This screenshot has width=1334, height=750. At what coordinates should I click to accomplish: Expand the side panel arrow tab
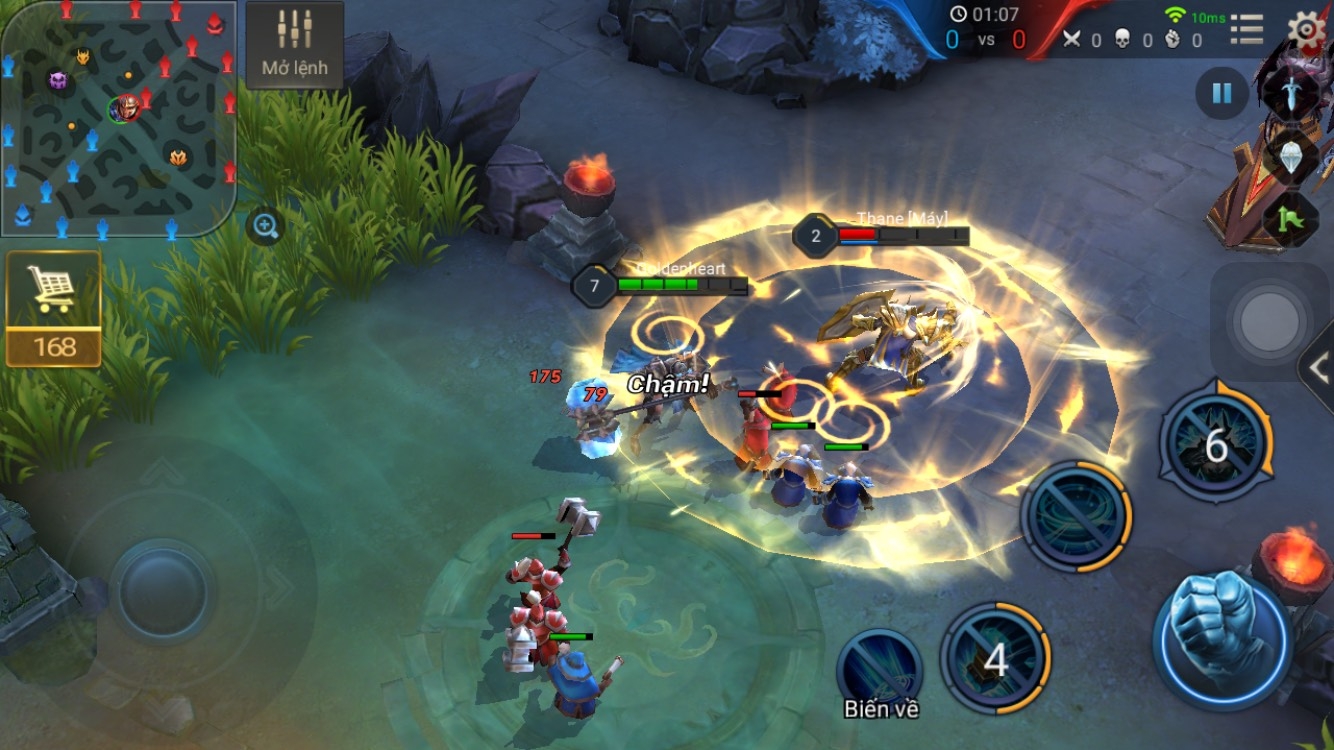1318,368
